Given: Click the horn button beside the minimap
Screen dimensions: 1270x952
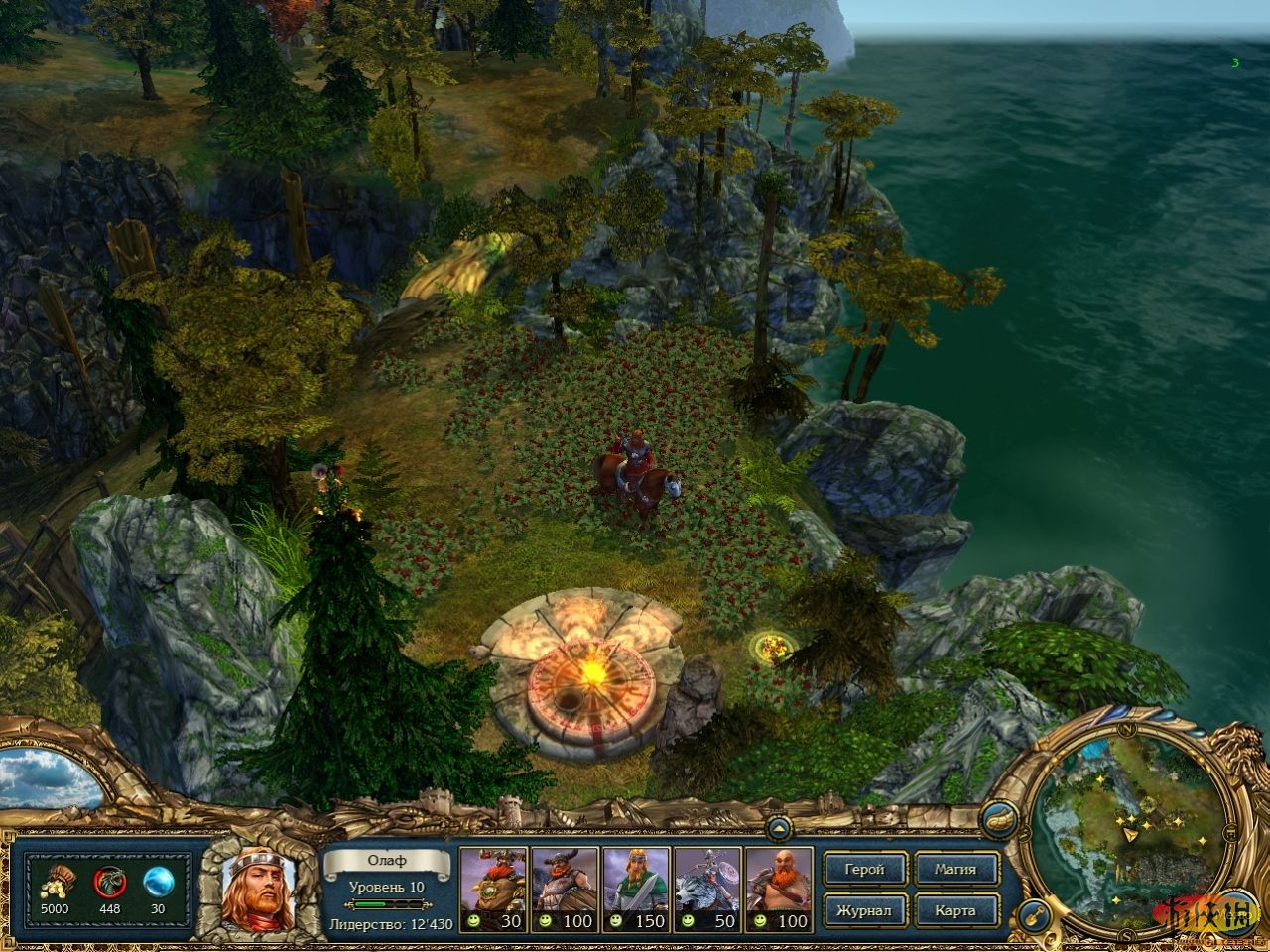Looking at the screenshot, I should pyautogui.click(x=997, y=819).
